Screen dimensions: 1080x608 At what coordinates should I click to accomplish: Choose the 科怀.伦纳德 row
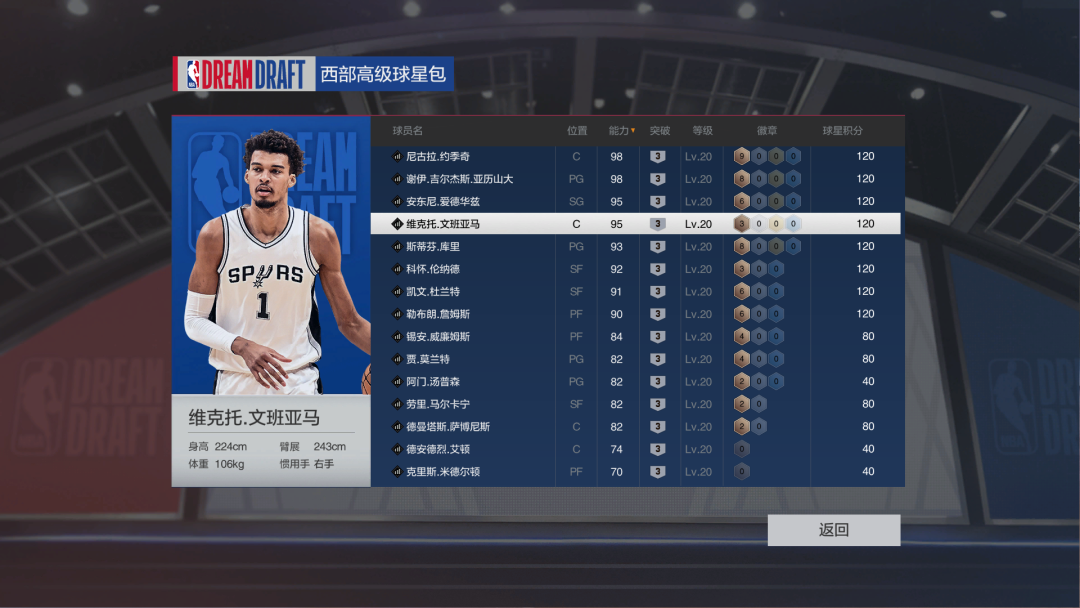click(433, 269)
